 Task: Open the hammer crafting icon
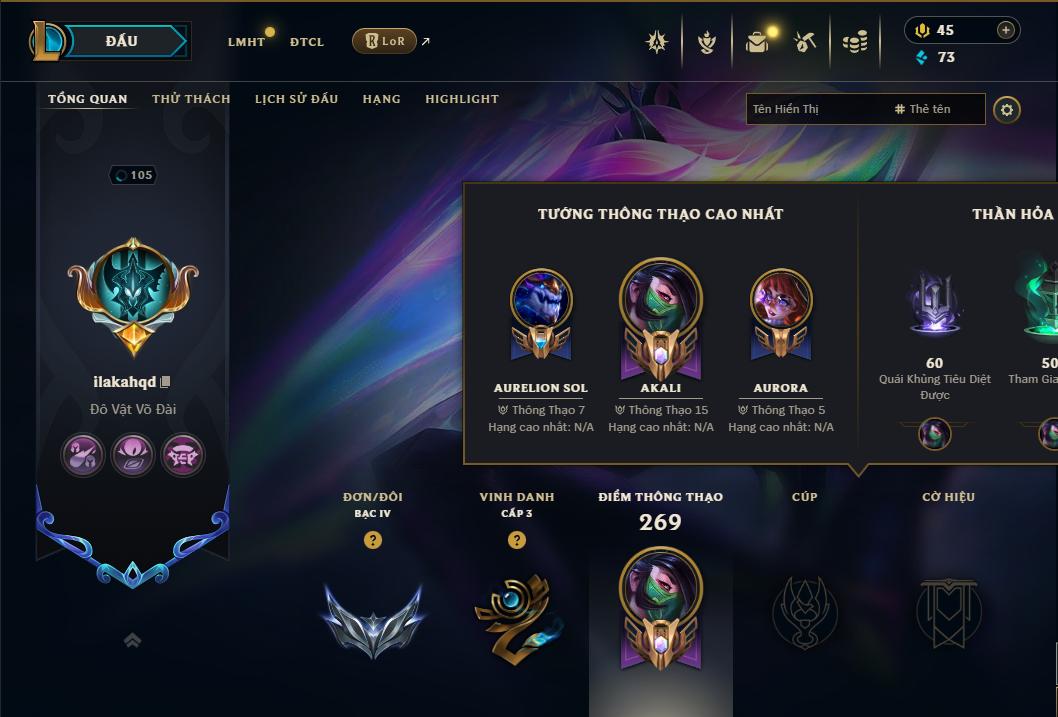click(805, 42)
